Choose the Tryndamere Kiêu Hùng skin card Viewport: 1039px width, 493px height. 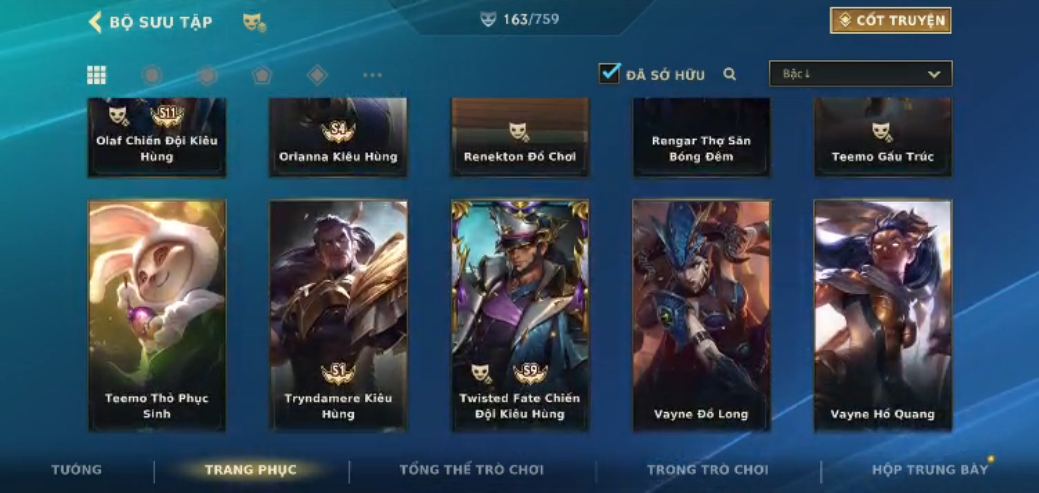coord(338,315)
